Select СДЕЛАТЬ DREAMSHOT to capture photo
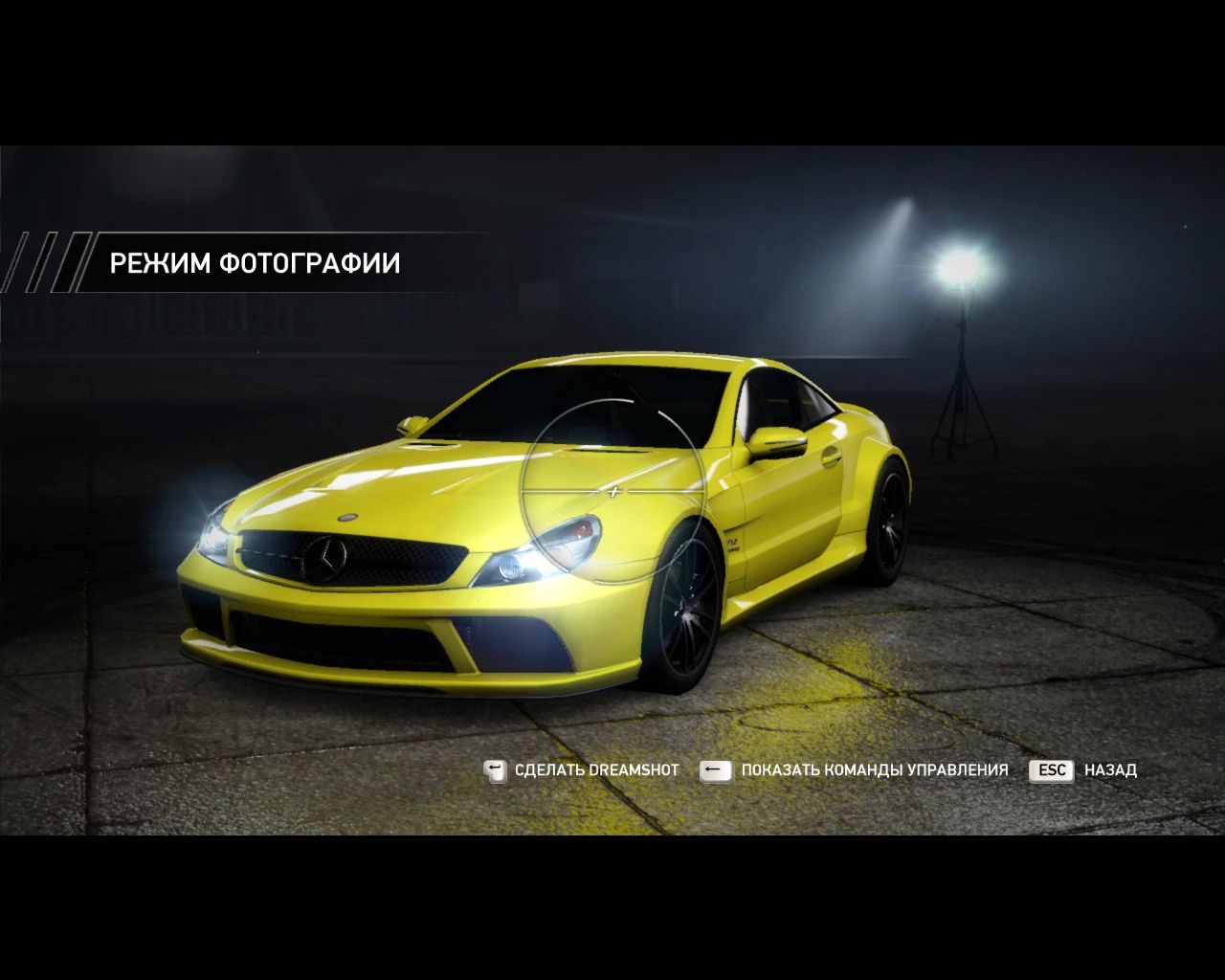 click(x=595, y=769)
